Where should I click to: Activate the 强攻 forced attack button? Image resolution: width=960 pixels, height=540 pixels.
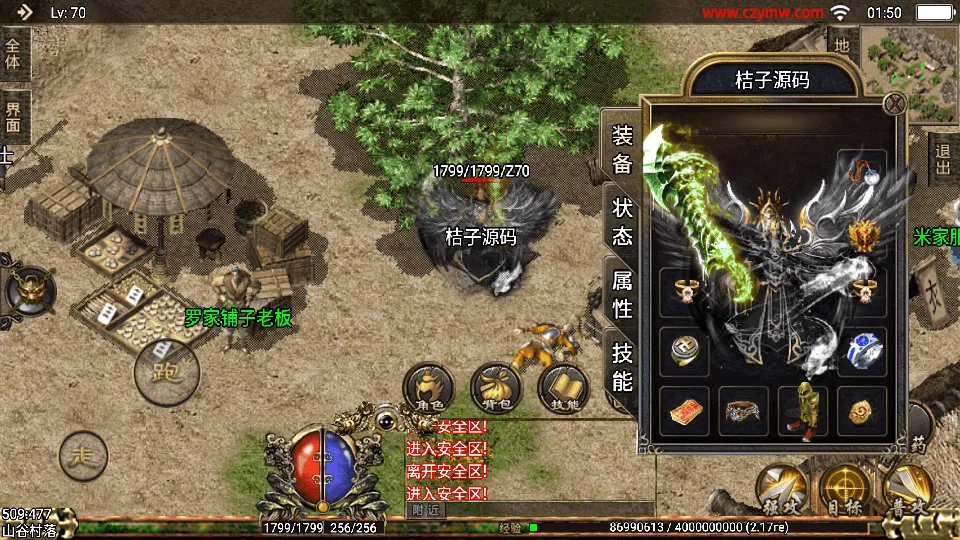click(x=781, y=489)
